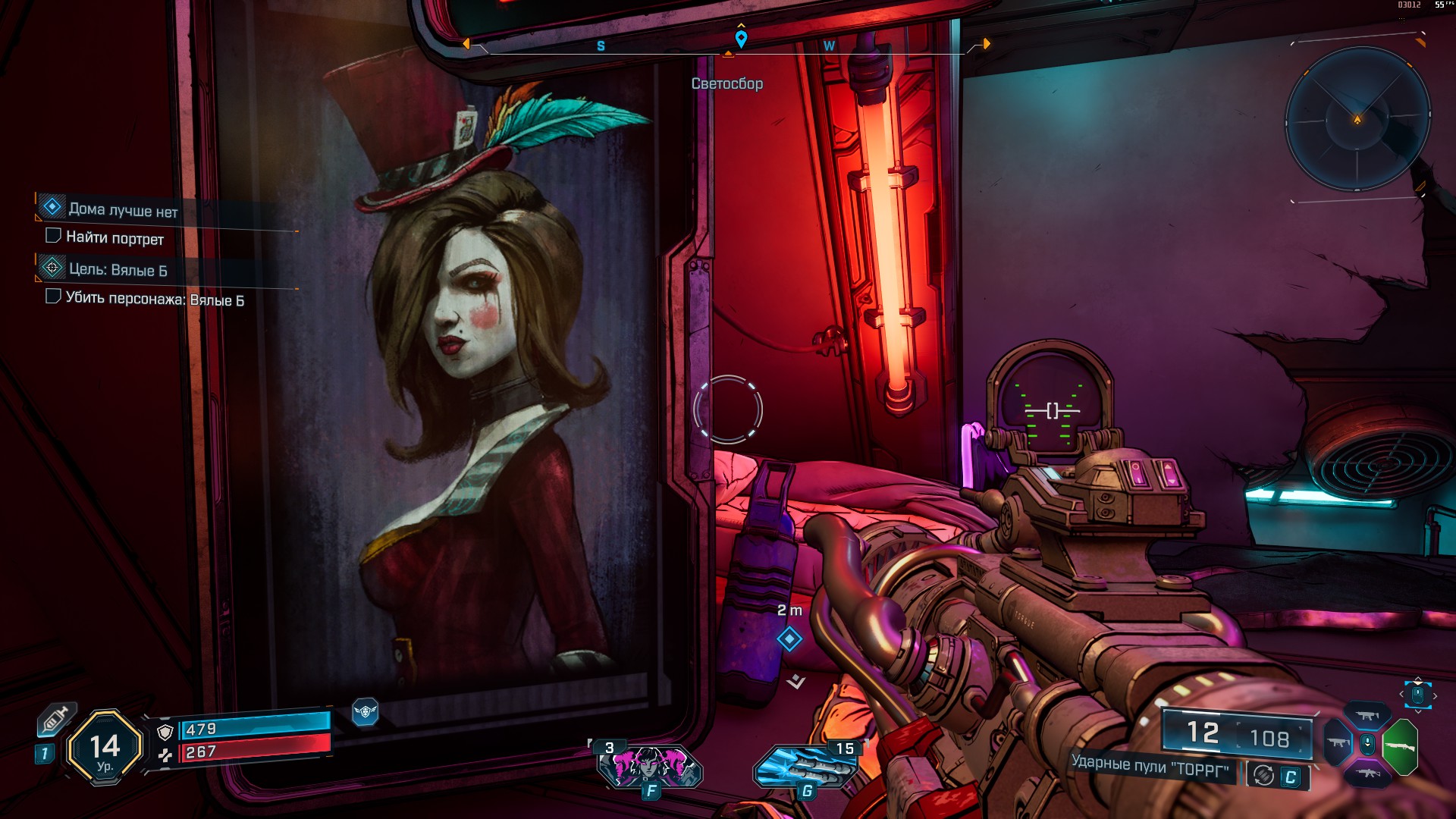Select the top weapon slot in wheel
Screen dimensions: 1456x819
(1367, 716)
